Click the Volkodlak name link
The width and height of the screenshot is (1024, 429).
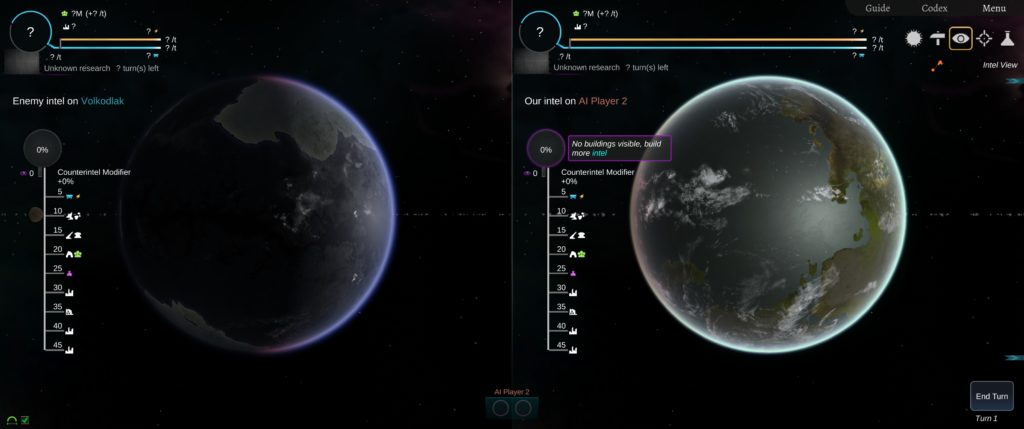click(102, 101)
